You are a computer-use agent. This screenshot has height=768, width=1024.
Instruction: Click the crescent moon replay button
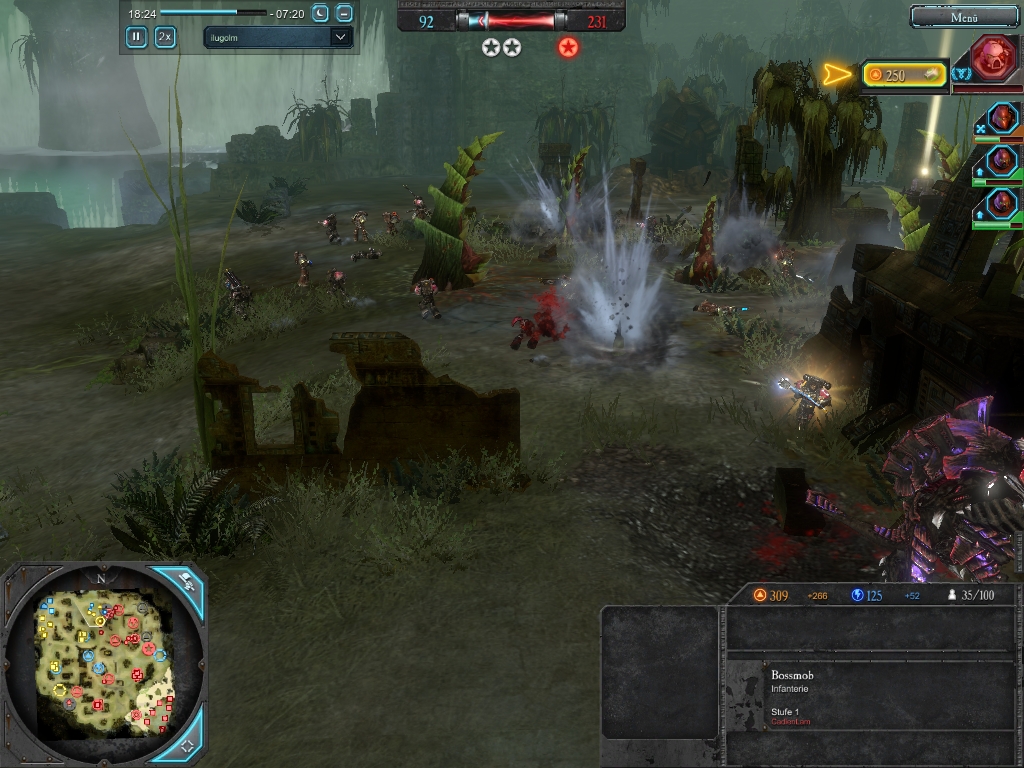320,13
